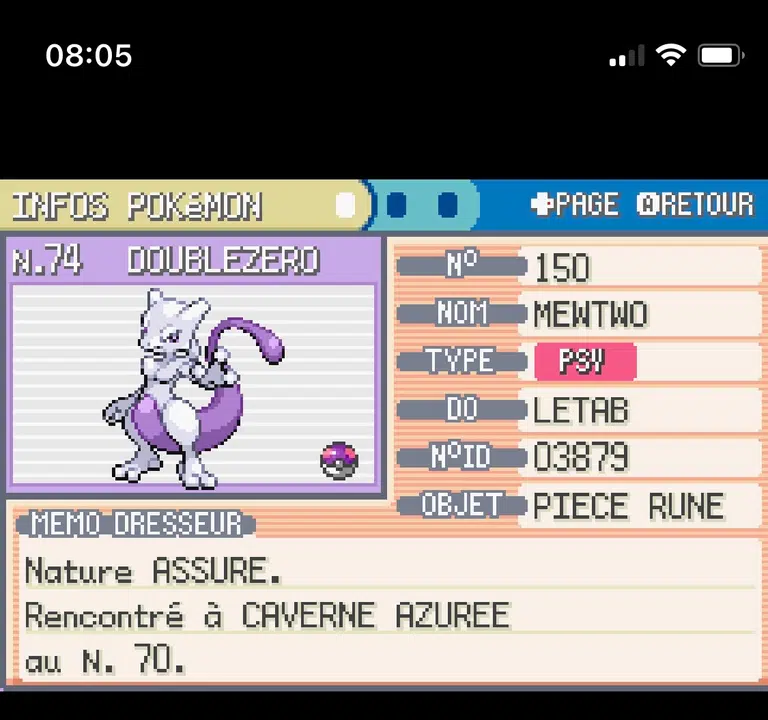Select the white active page indicator dot
Image resolution: width=768 pixels, height=720 pixels.
coord(346,206)
